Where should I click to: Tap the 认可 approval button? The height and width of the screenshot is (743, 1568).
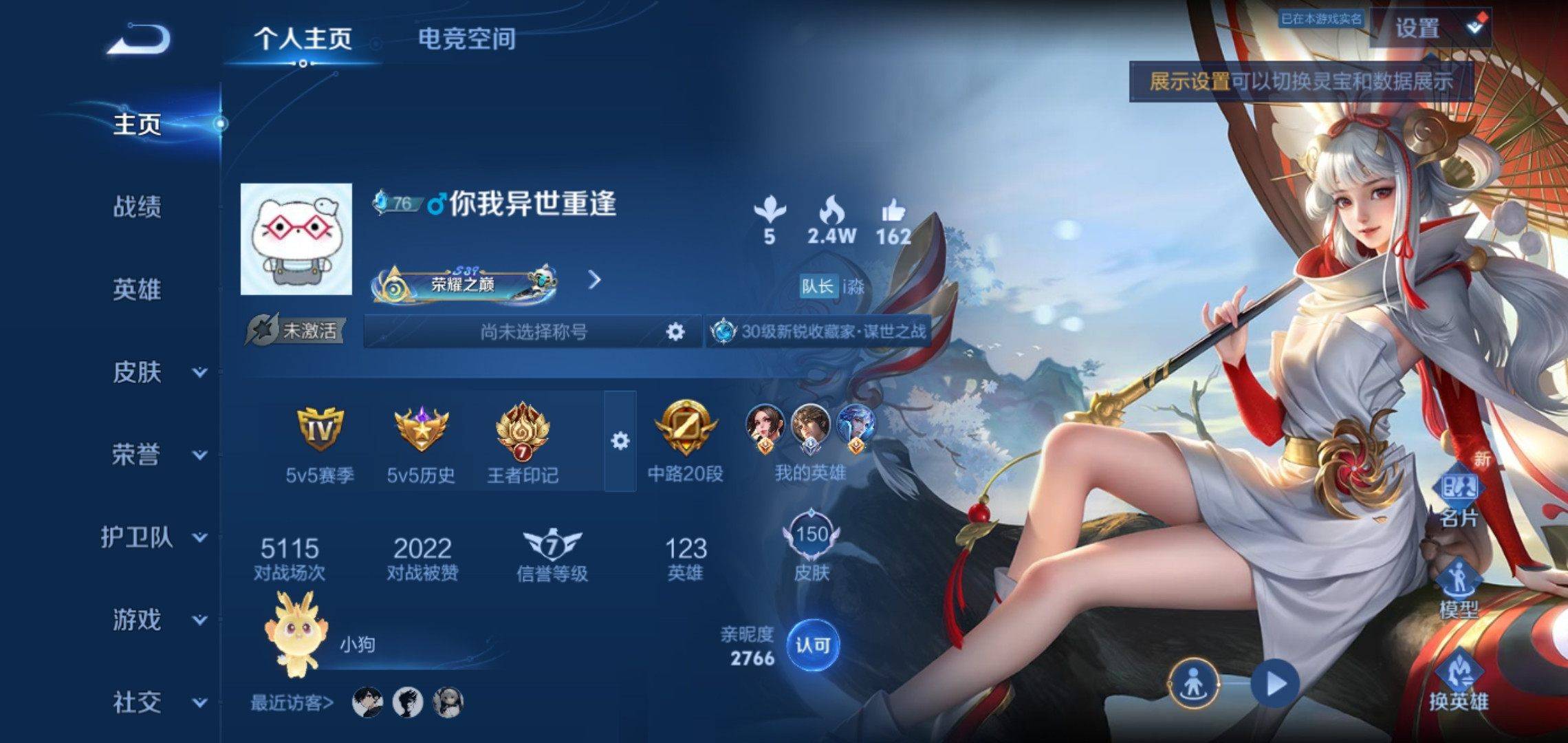[x=813, y=645]
